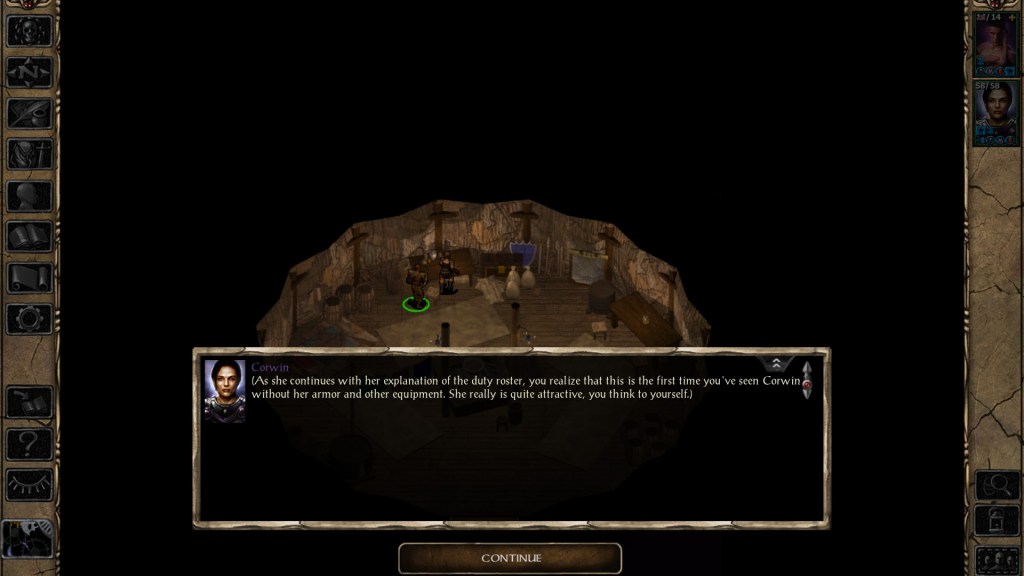1024x576 pixels.
Task: Click the magnifying glass zoom button
Action: pos(996,484)
